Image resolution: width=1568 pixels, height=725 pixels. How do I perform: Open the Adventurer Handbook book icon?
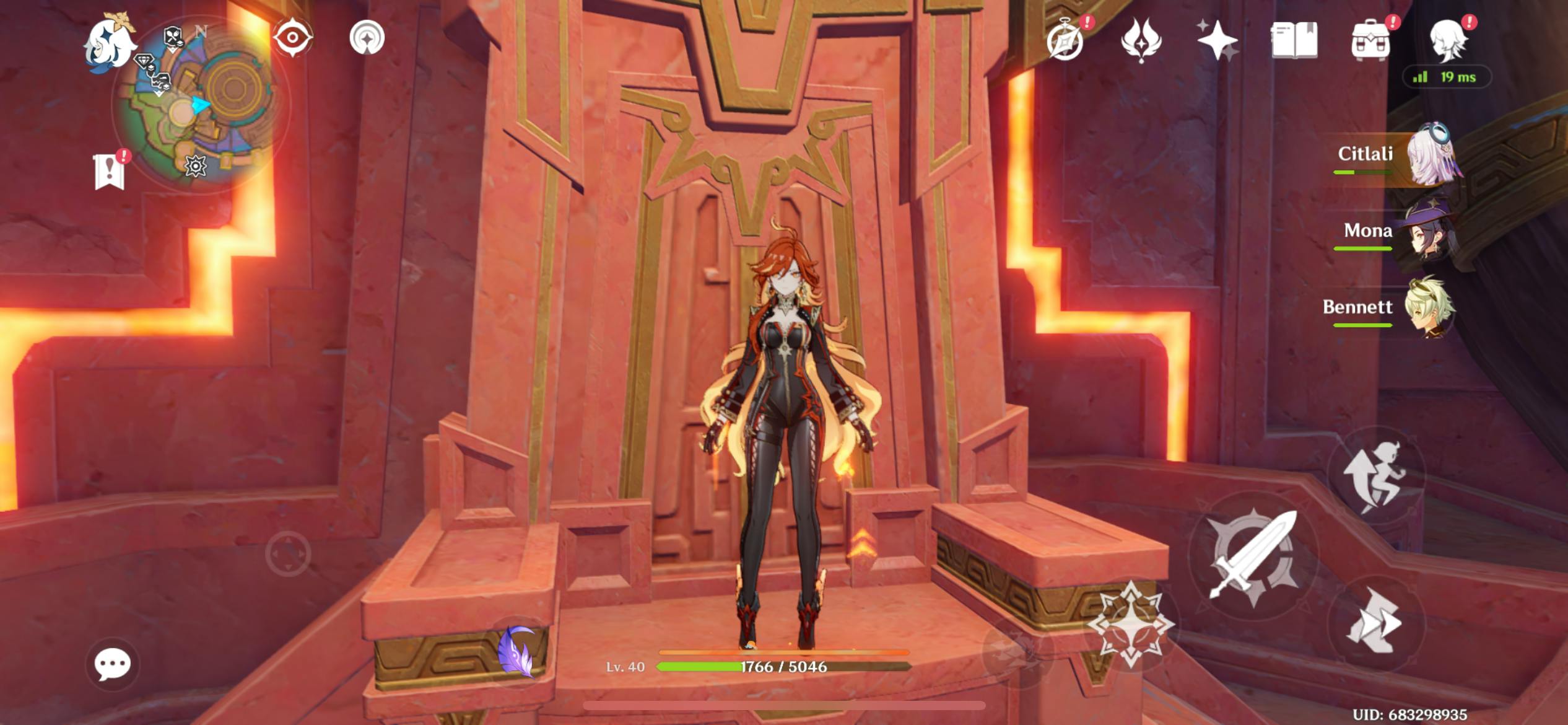pyautogui.click(x=1294, y=41)
